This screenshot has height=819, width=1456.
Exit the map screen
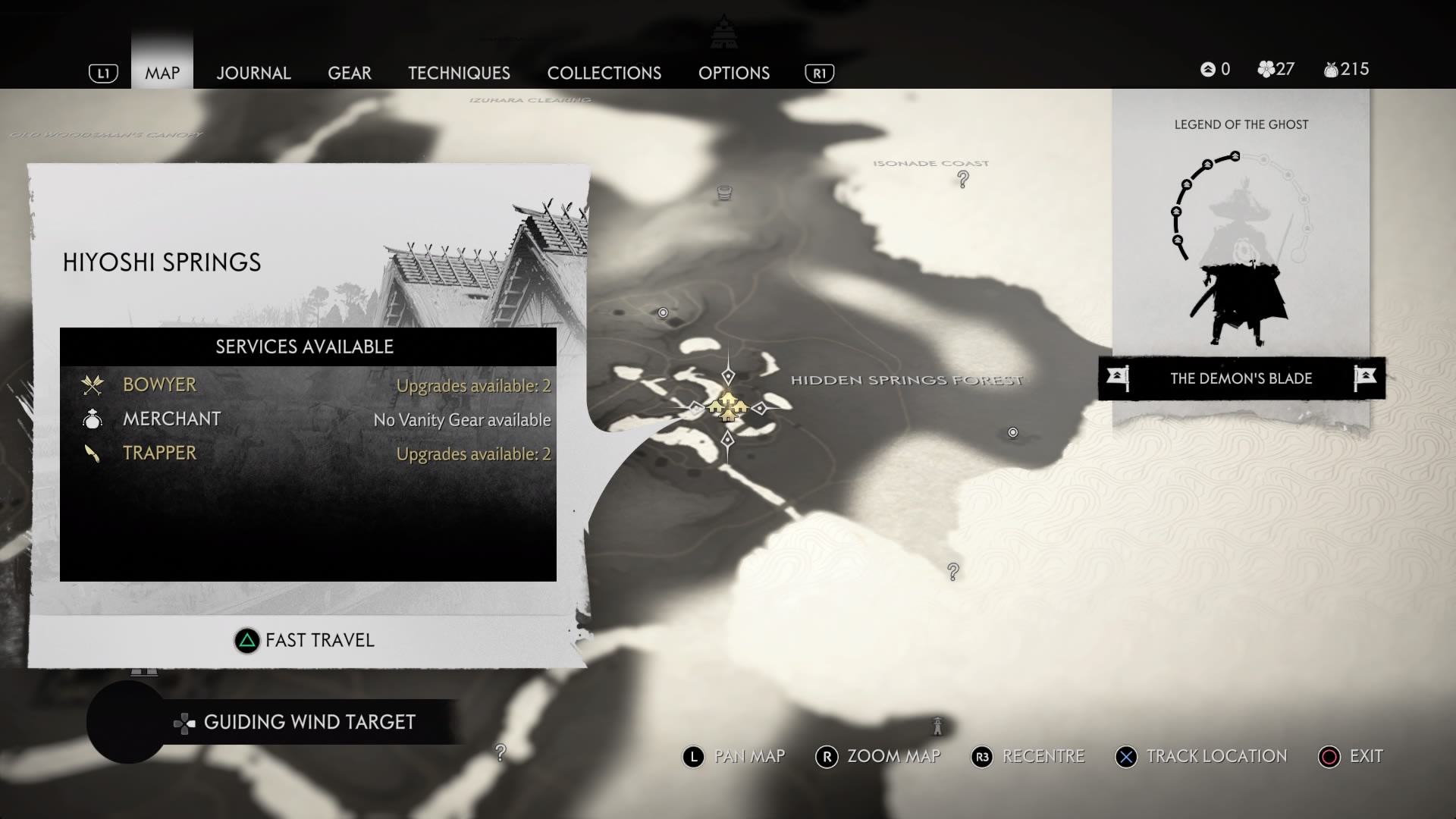click(x=1351, y=757)
